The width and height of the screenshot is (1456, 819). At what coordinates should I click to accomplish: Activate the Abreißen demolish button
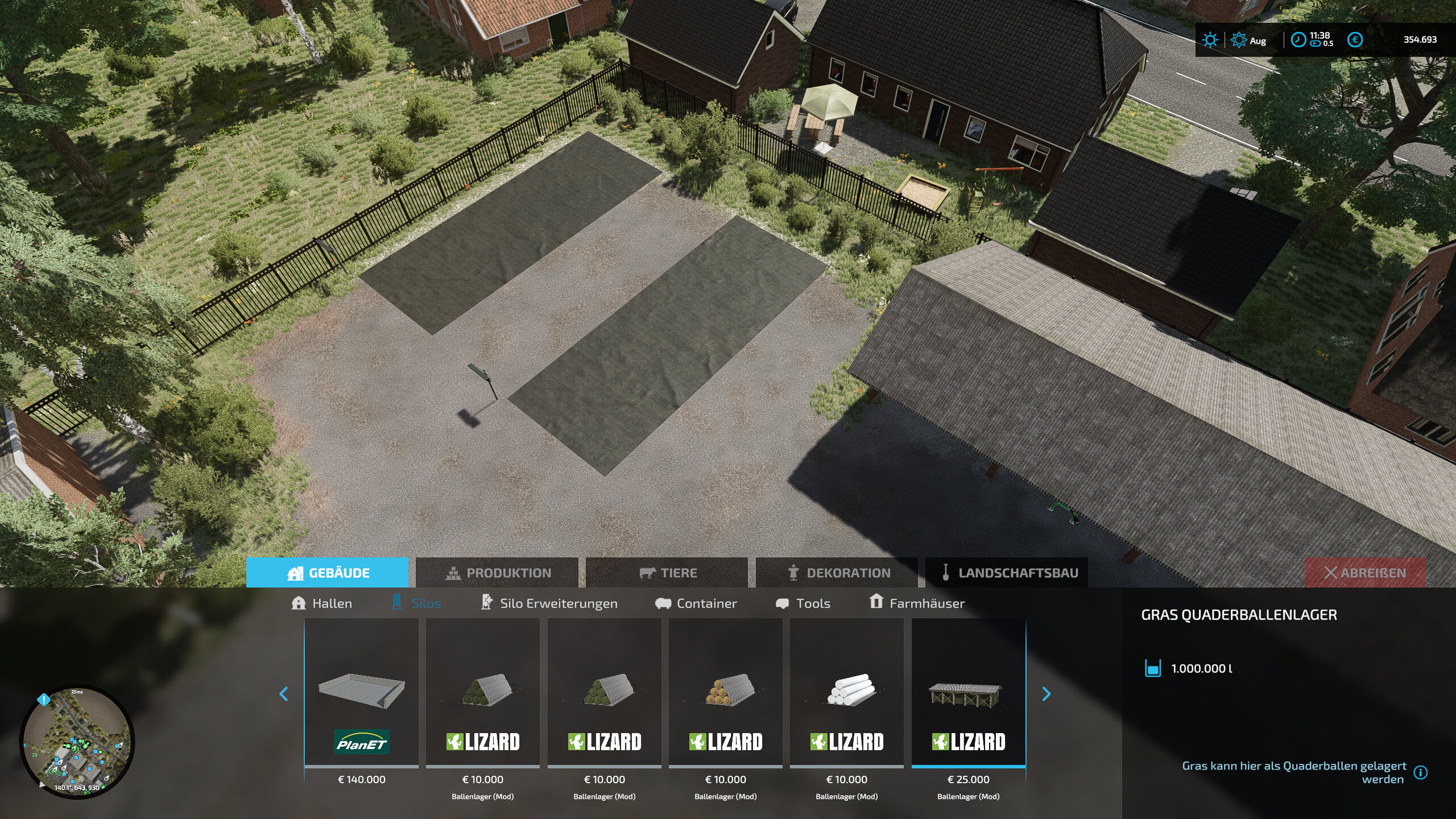point(1364,573)
